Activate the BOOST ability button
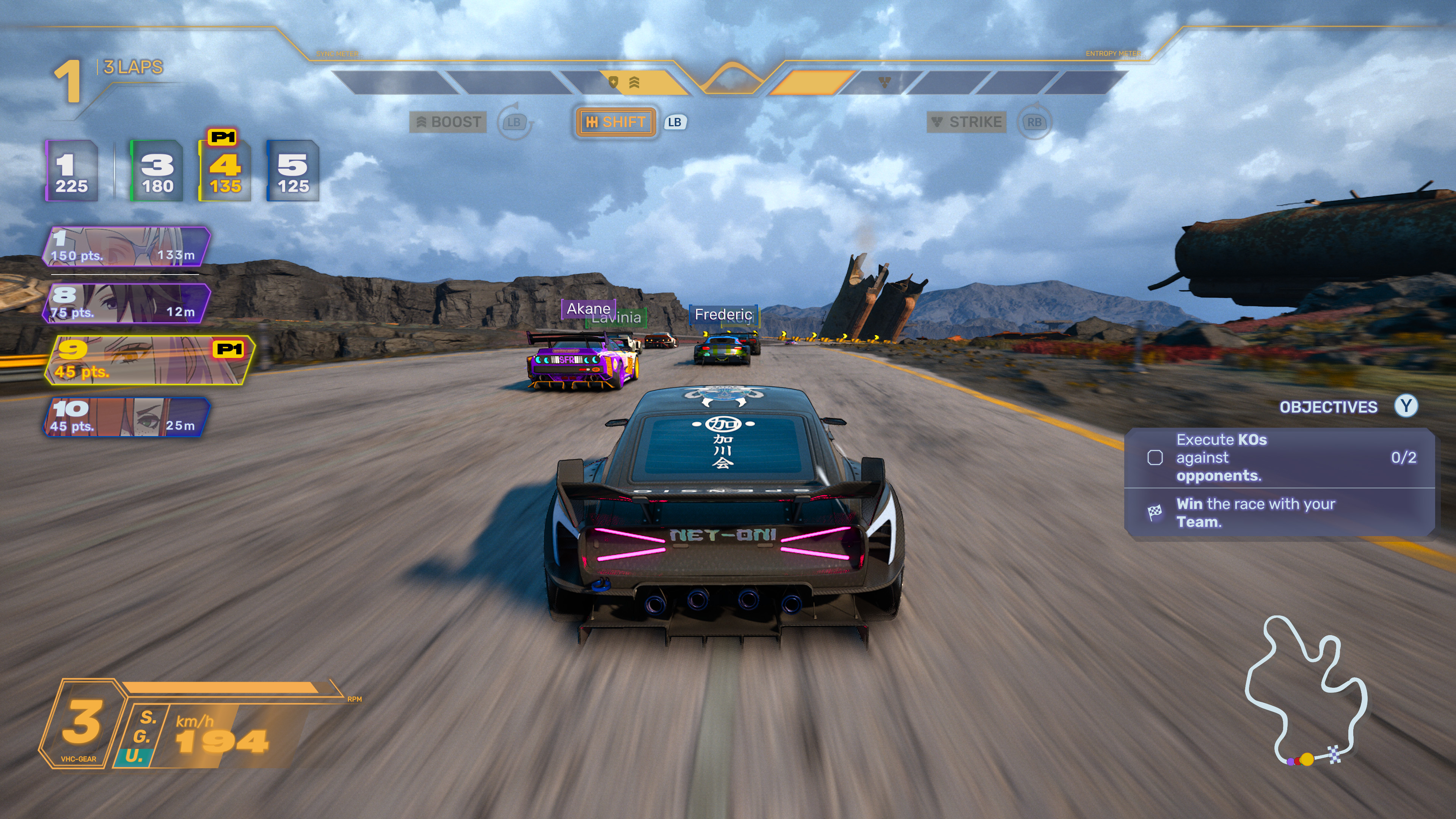This screenshot has width=1456, height=819. click(x=449, y=122)
